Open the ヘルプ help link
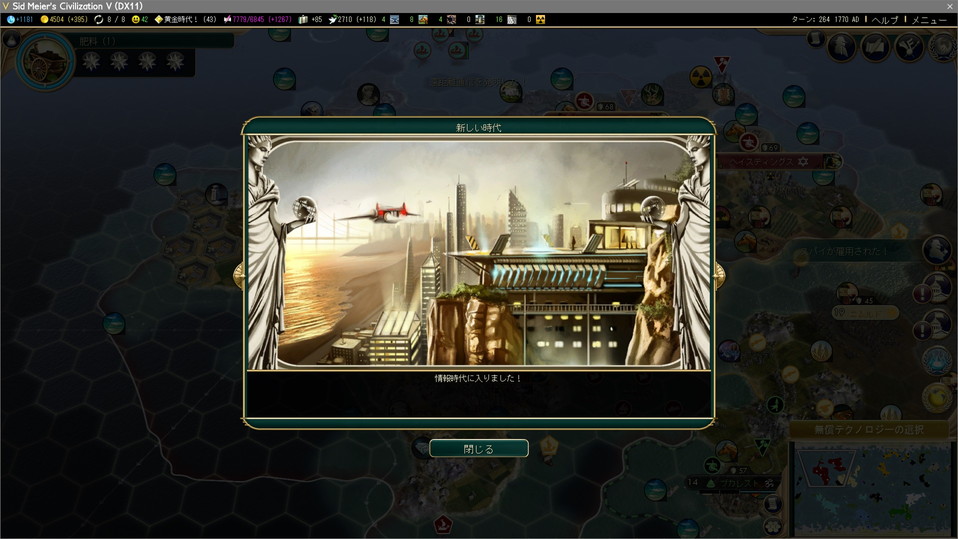This screenshot has width=958, height=539. tap(884, 19)
